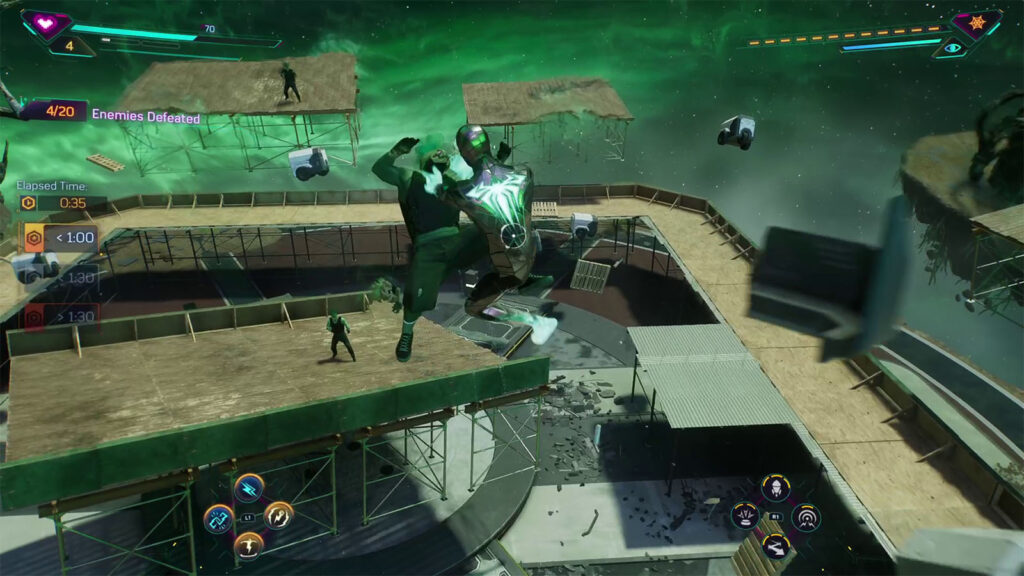1024x576 pixels.
Task: Use the ground slam figure ability
Action: (x=248, y=546)
